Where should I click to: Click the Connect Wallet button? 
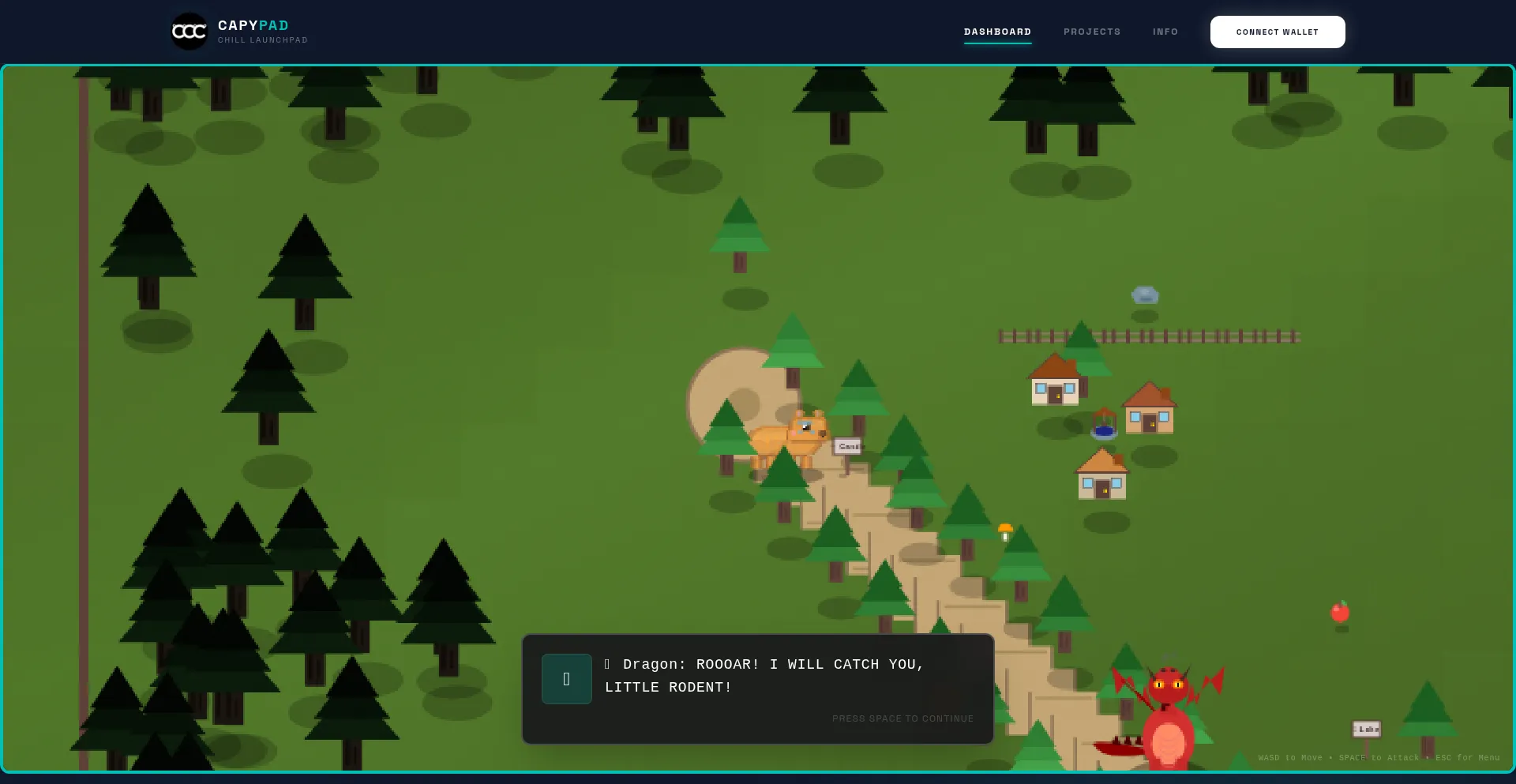pyautogui.click(x=1277, y=32)
